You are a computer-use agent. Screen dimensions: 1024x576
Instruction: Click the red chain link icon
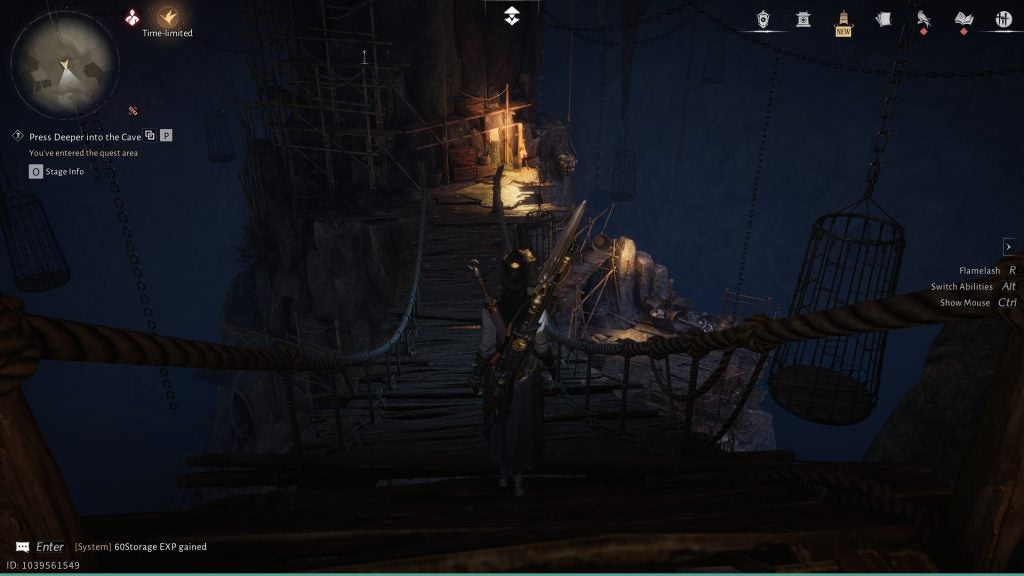[x=132, y=110]
